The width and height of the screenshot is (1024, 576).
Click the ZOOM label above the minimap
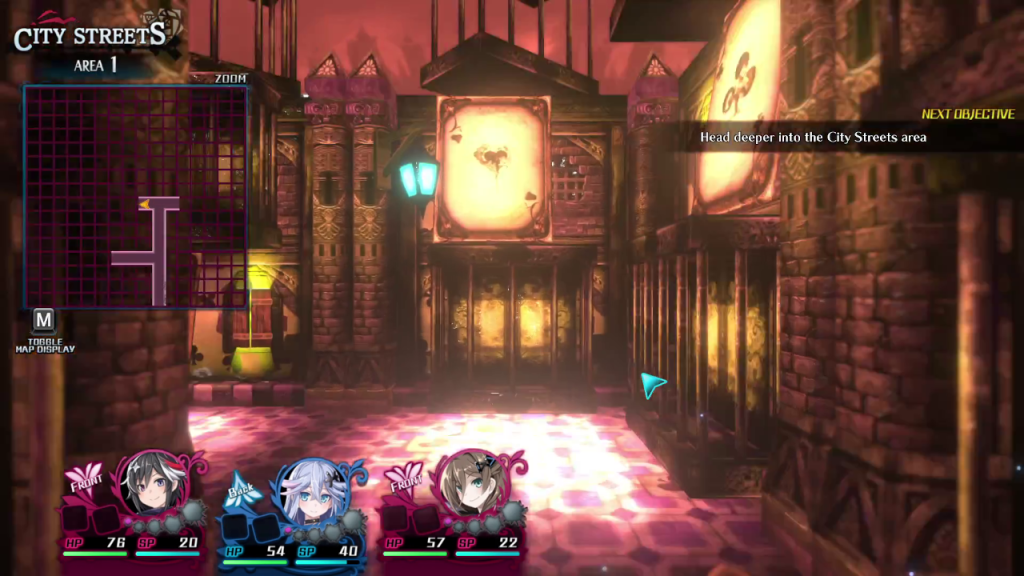tap(230, 78)
